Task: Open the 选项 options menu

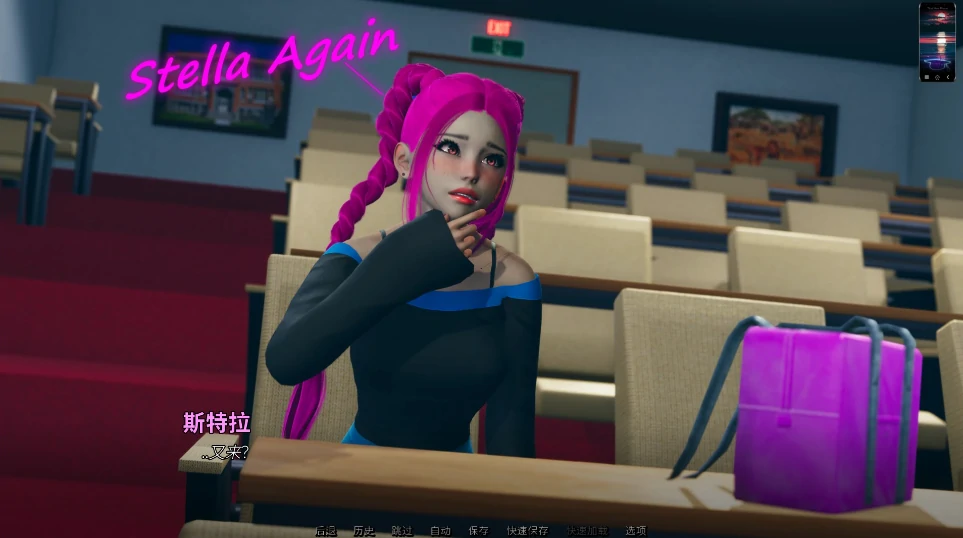Action: tap(635, 531)
